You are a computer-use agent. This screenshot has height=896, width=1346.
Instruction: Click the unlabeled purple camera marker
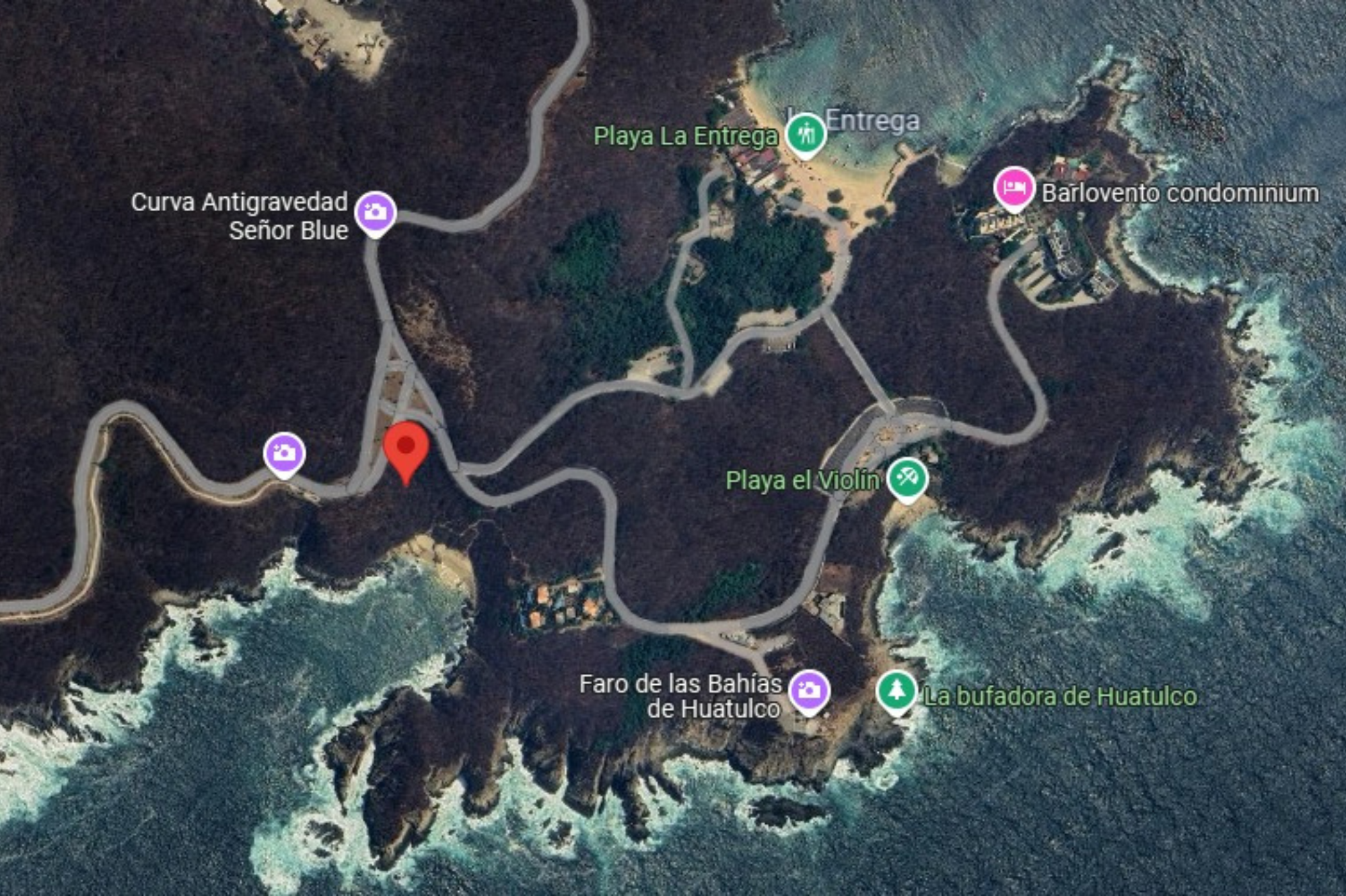point(284,453)
